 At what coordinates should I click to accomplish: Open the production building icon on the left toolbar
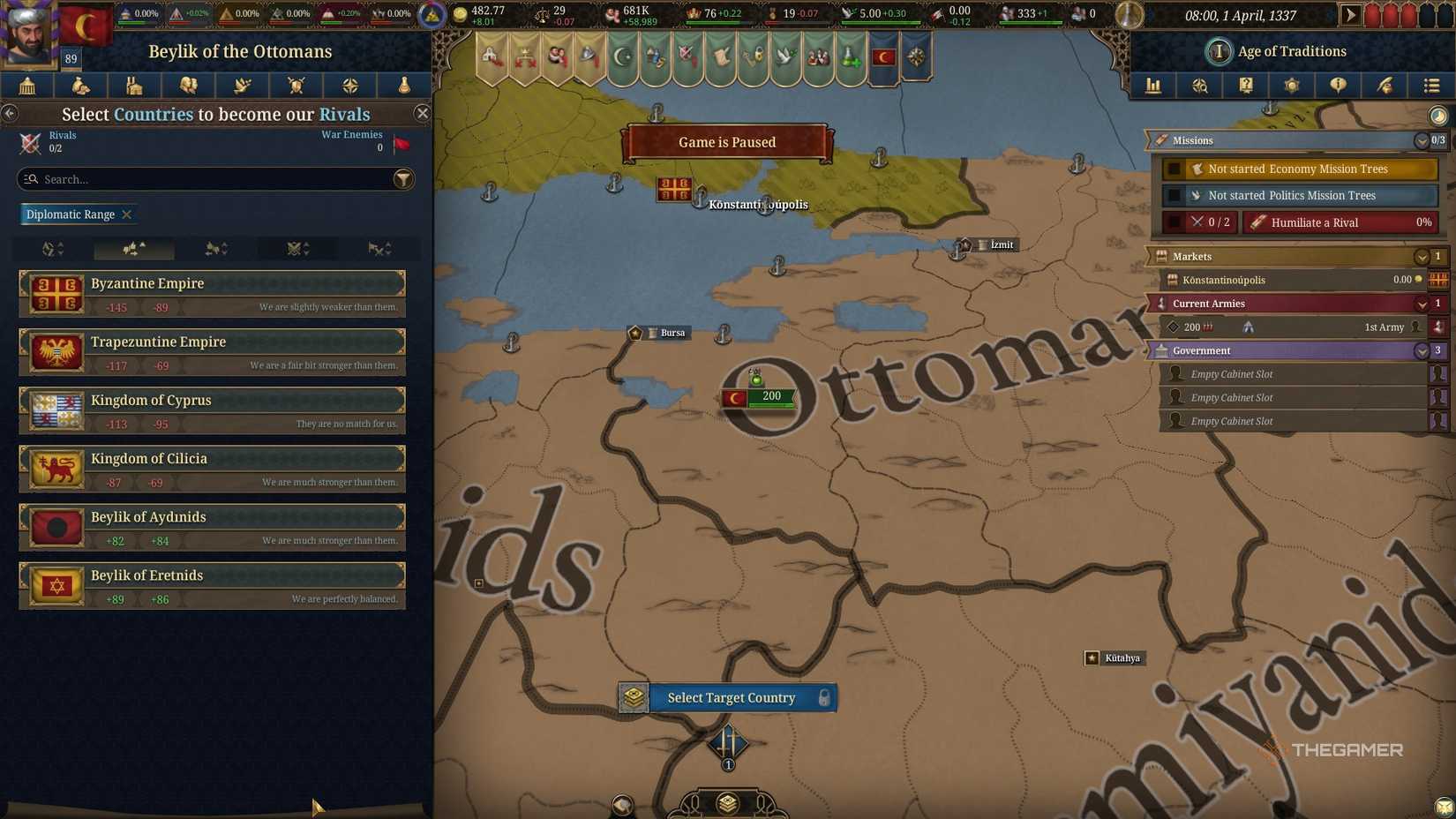[x=134, y=86]
